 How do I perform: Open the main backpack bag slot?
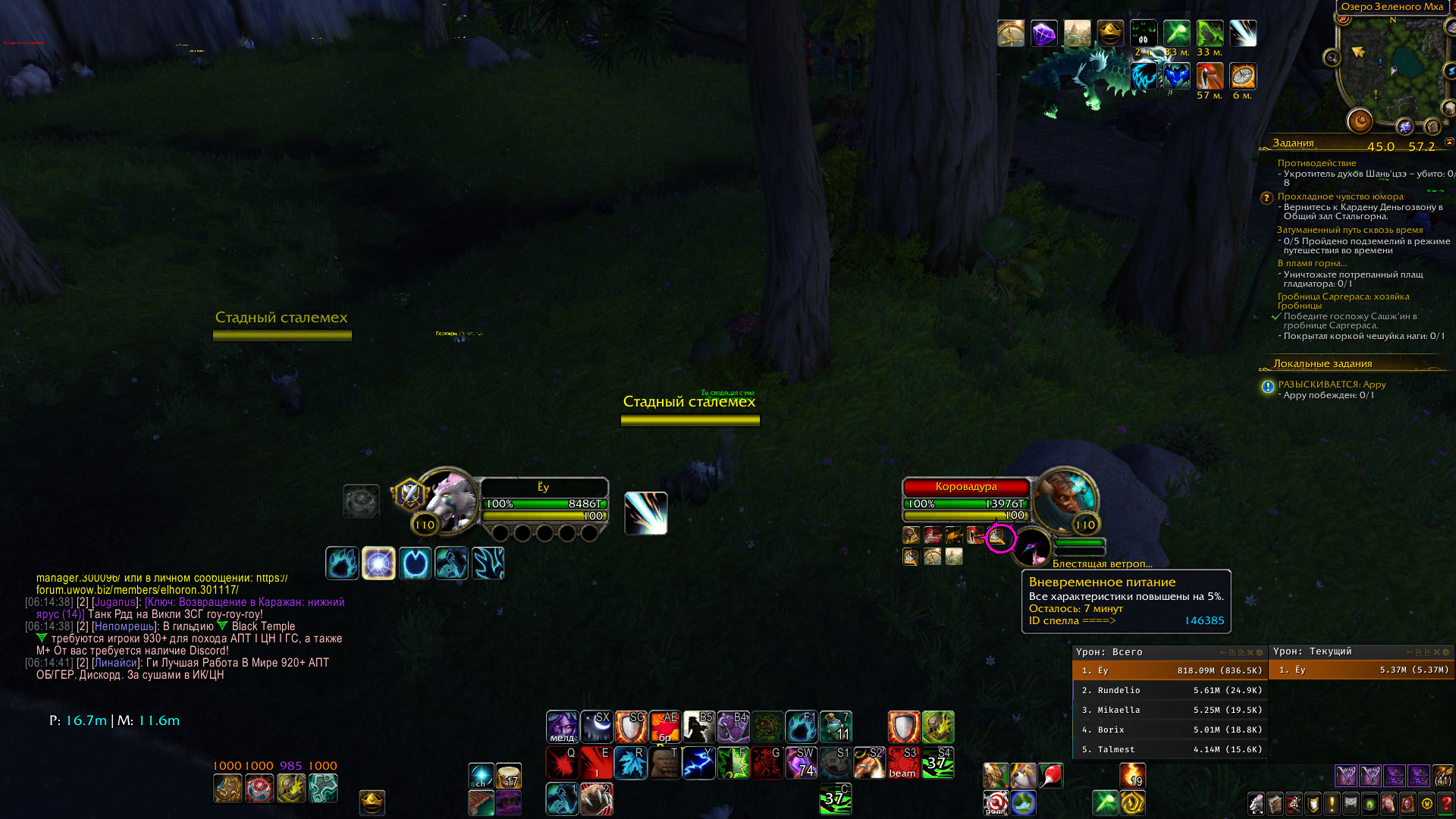click(x=1442, y=776)
